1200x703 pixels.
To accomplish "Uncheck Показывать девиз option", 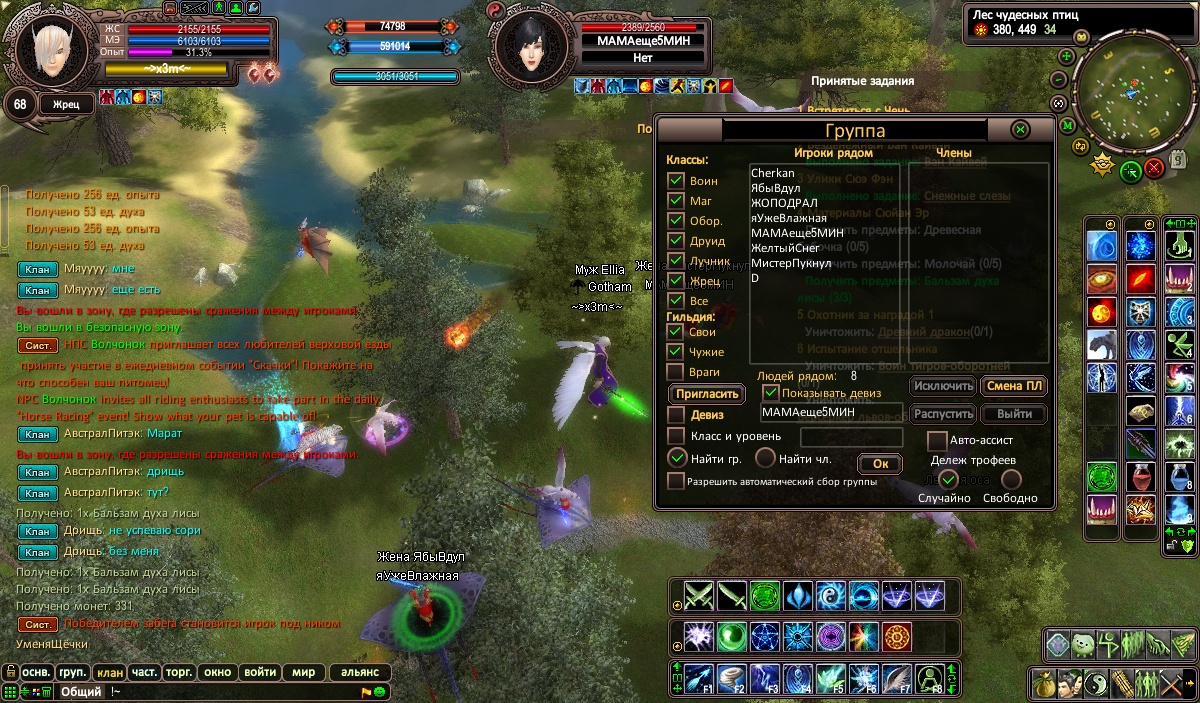I will click(771, 393).
